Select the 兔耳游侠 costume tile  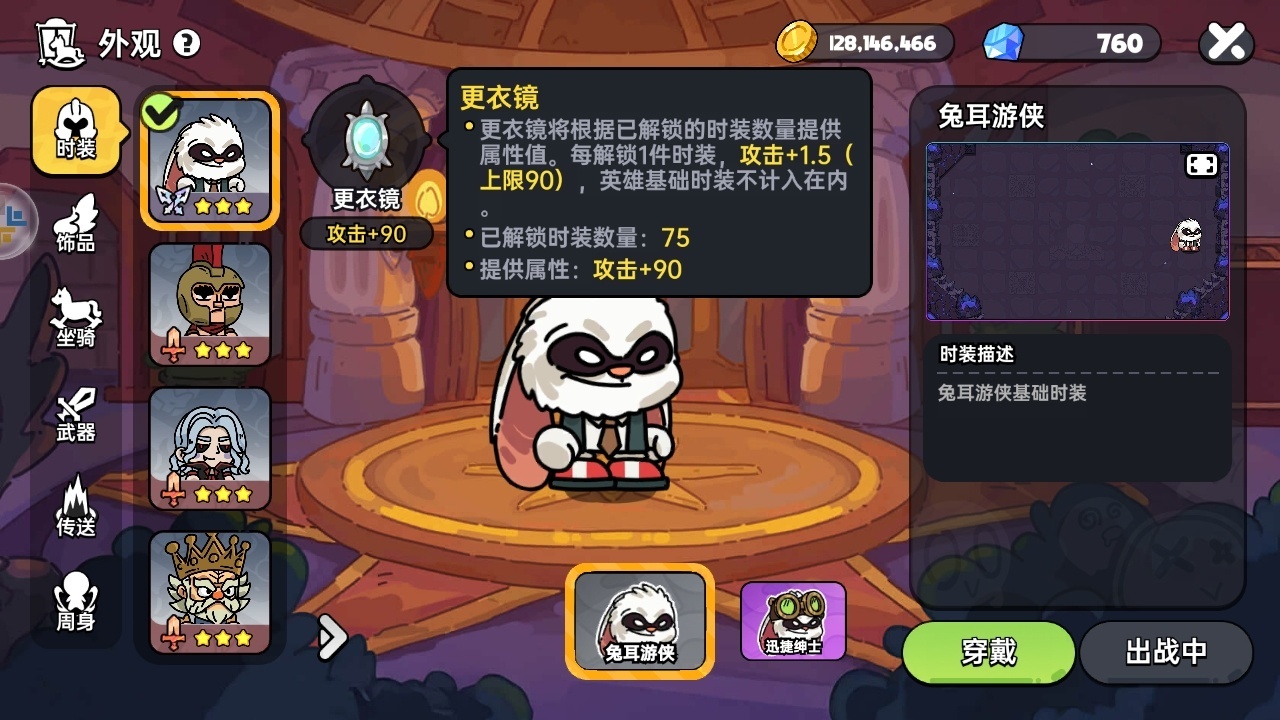640,620
